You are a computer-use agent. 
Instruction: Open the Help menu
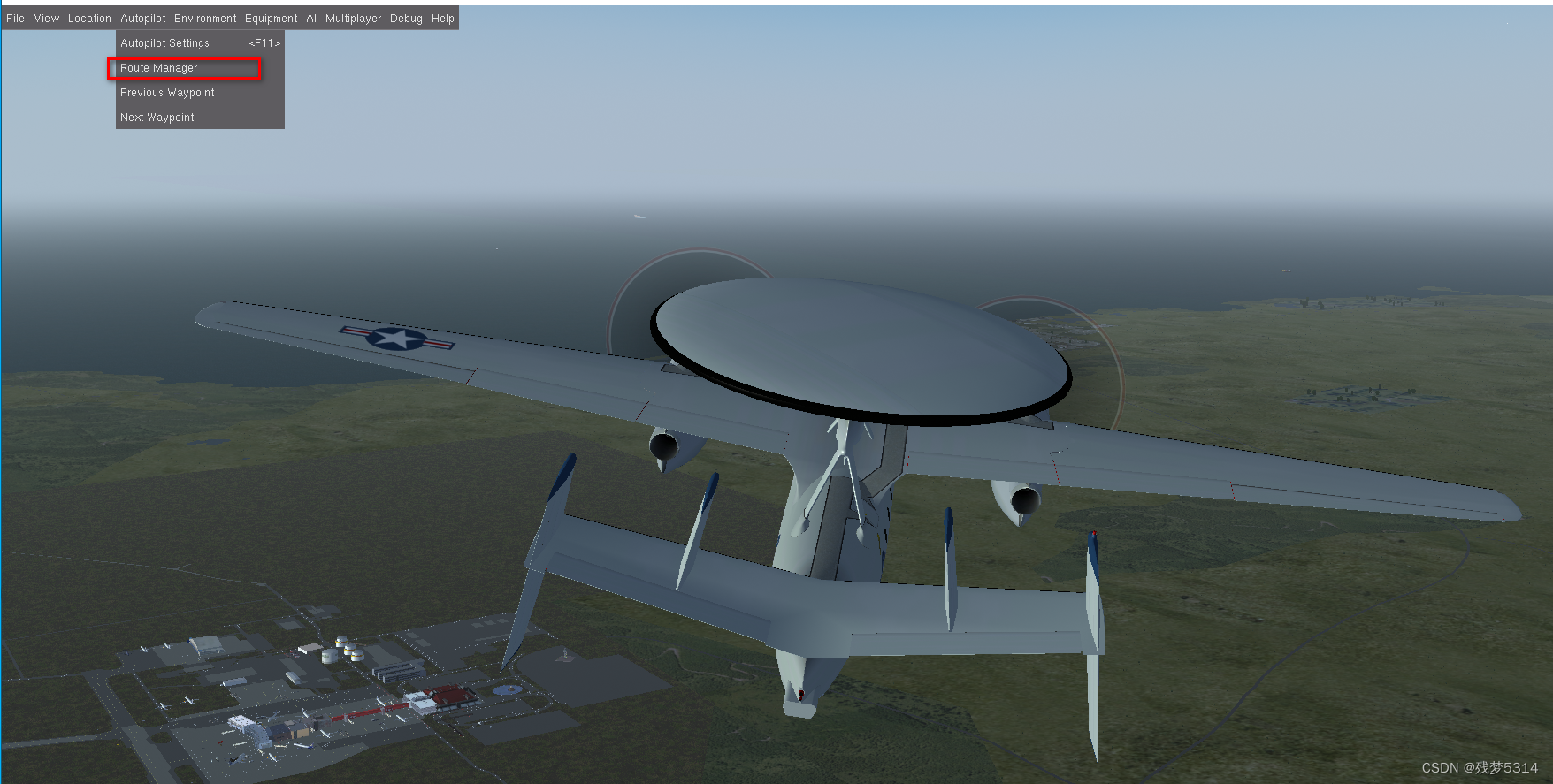[442, 18]
